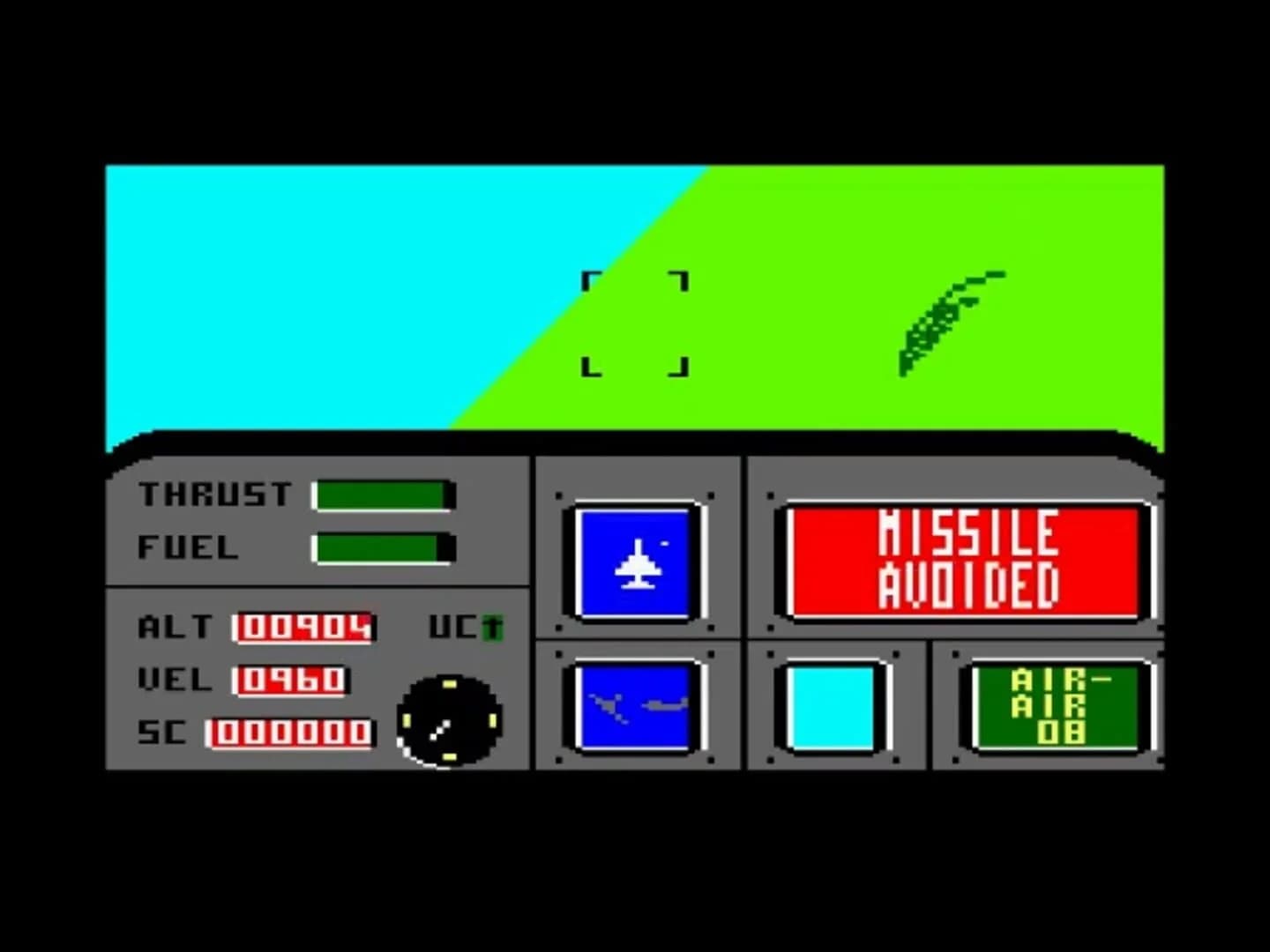Toggle the UC undercarriage indicator arrow
The image size is (1270, 952).
pyautogui.click(x=490, y=628)
